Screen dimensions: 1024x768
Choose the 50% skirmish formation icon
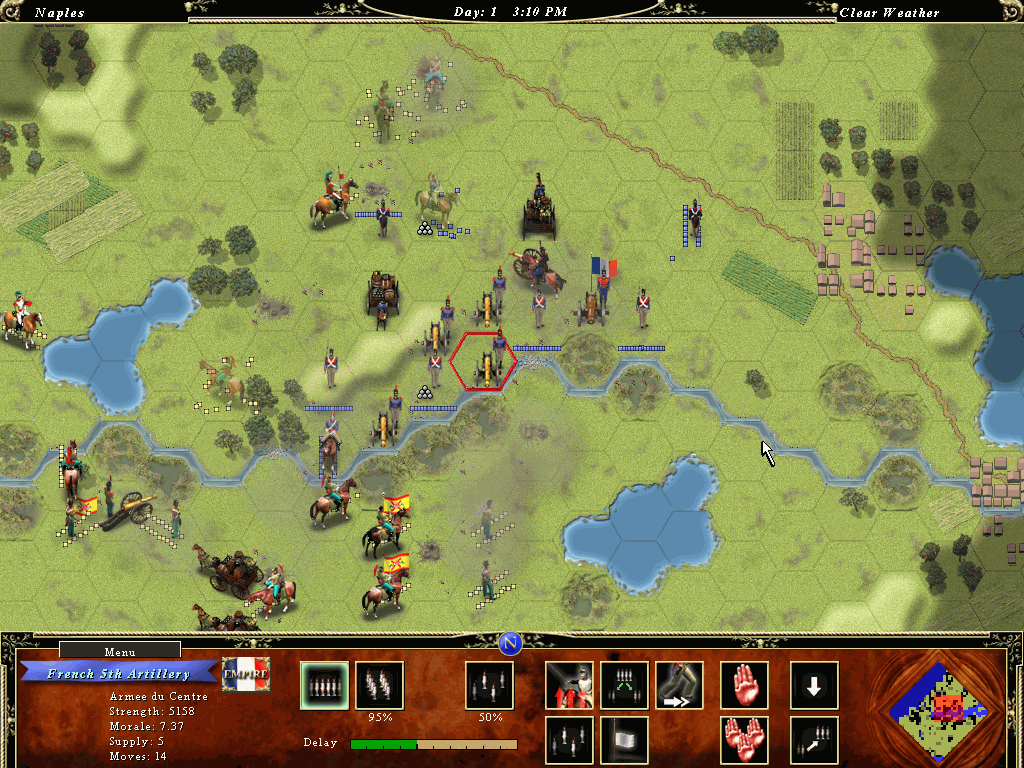(x=490, y=686)
